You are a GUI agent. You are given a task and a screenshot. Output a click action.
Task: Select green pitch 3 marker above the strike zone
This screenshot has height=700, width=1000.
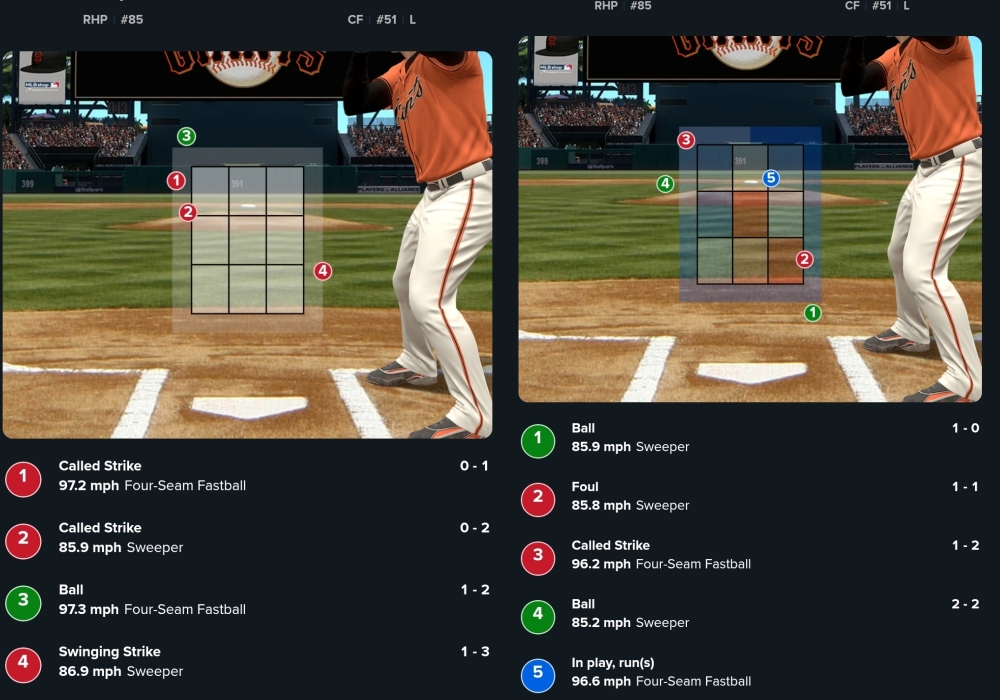pos(186,136)
